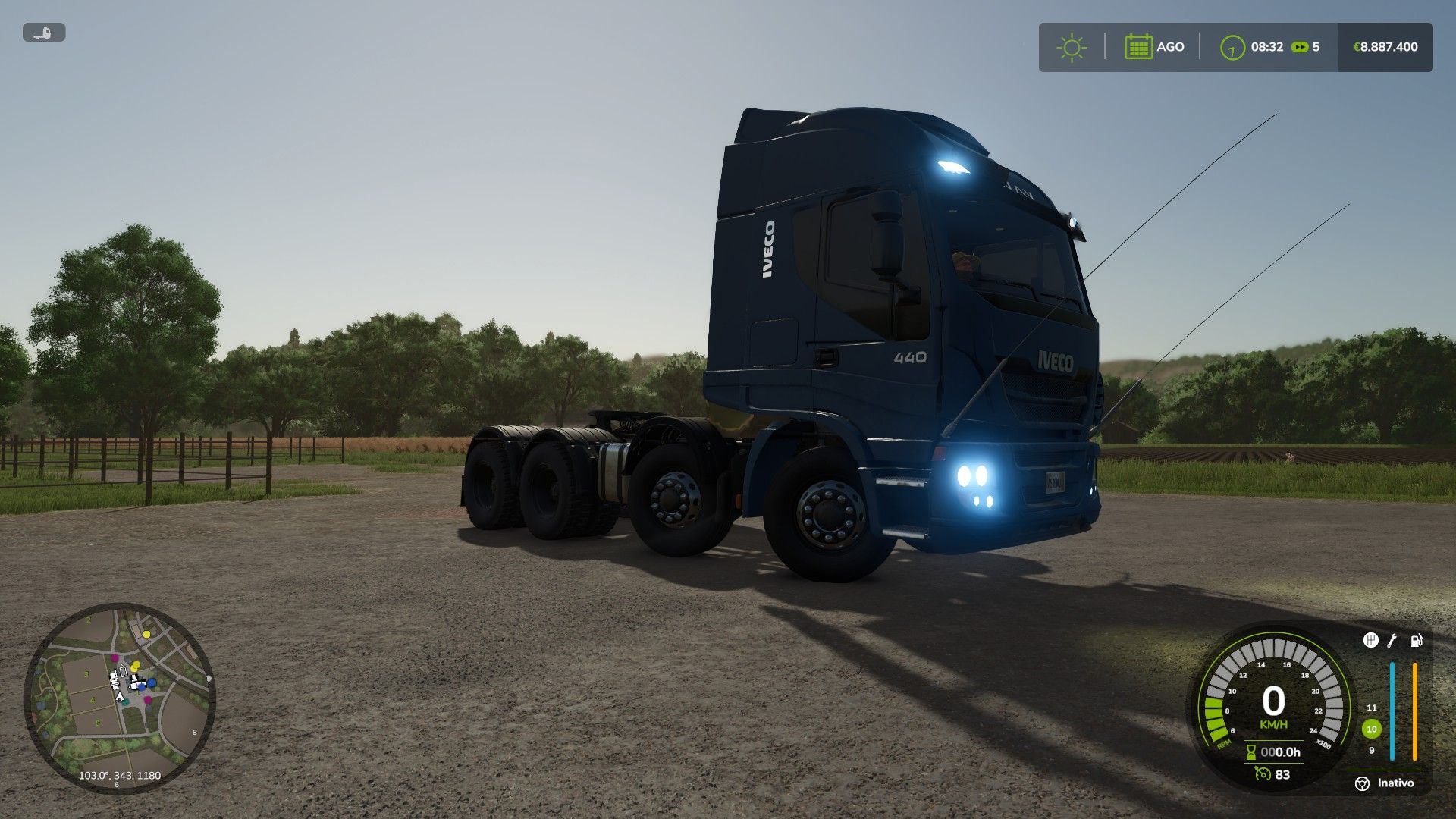Click the fuel pump icon
This screenshot has width=1456, height=819.
tap(1416, 641)
